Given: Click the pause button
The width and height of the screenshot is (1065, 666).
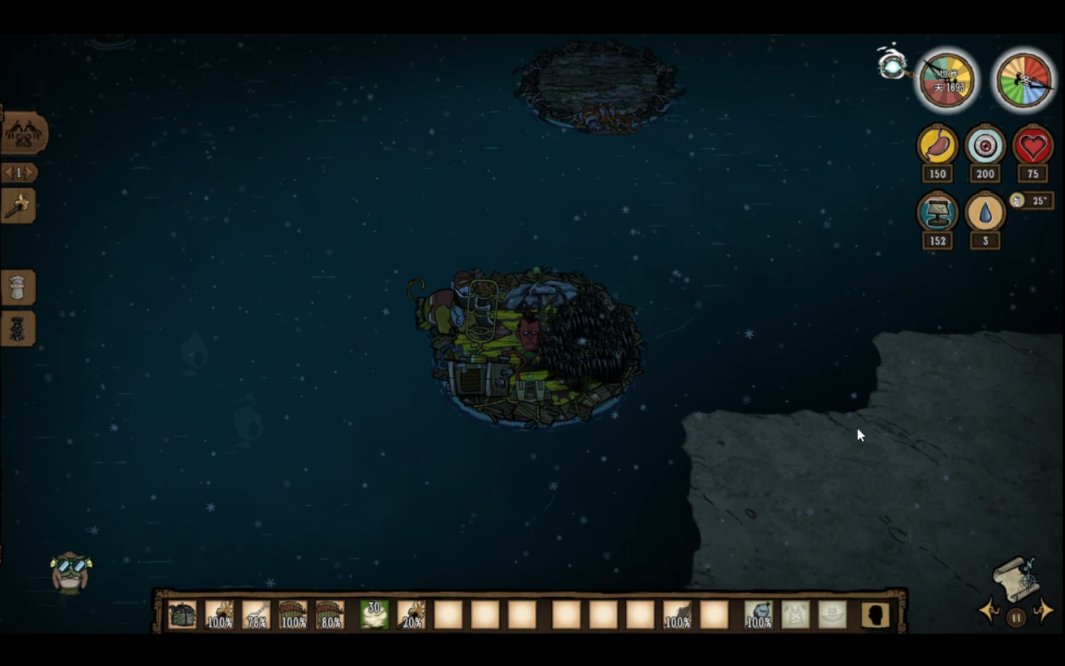Looking at the screenshot, I should (1016, 618).
